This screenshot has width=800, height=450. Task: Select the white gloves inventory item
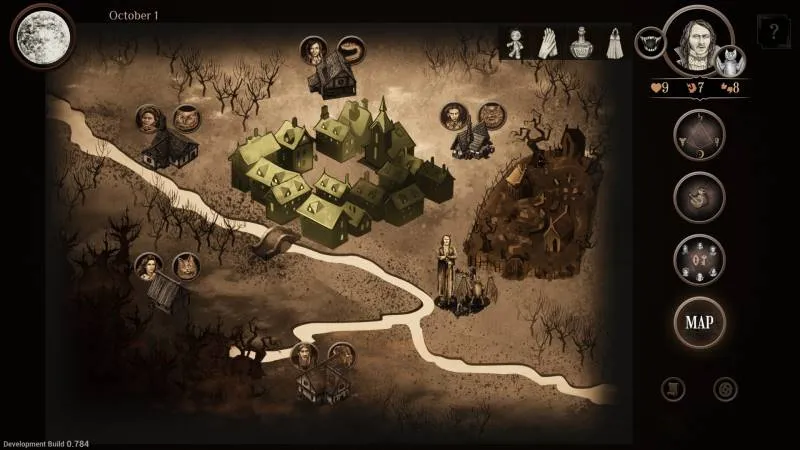548,43
